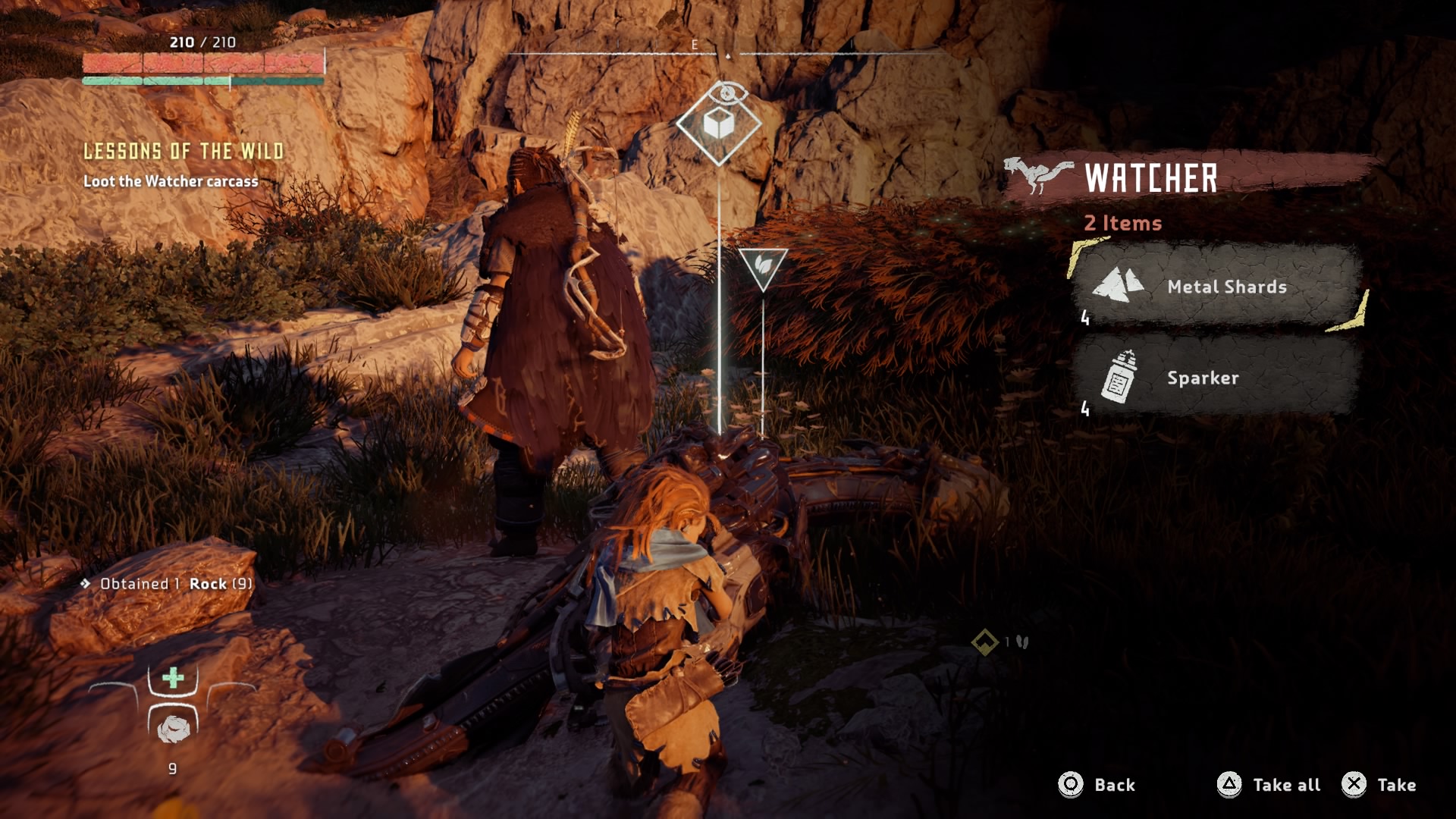
Task: Select the leaf plant resource marker
Action: click(763, 267)
